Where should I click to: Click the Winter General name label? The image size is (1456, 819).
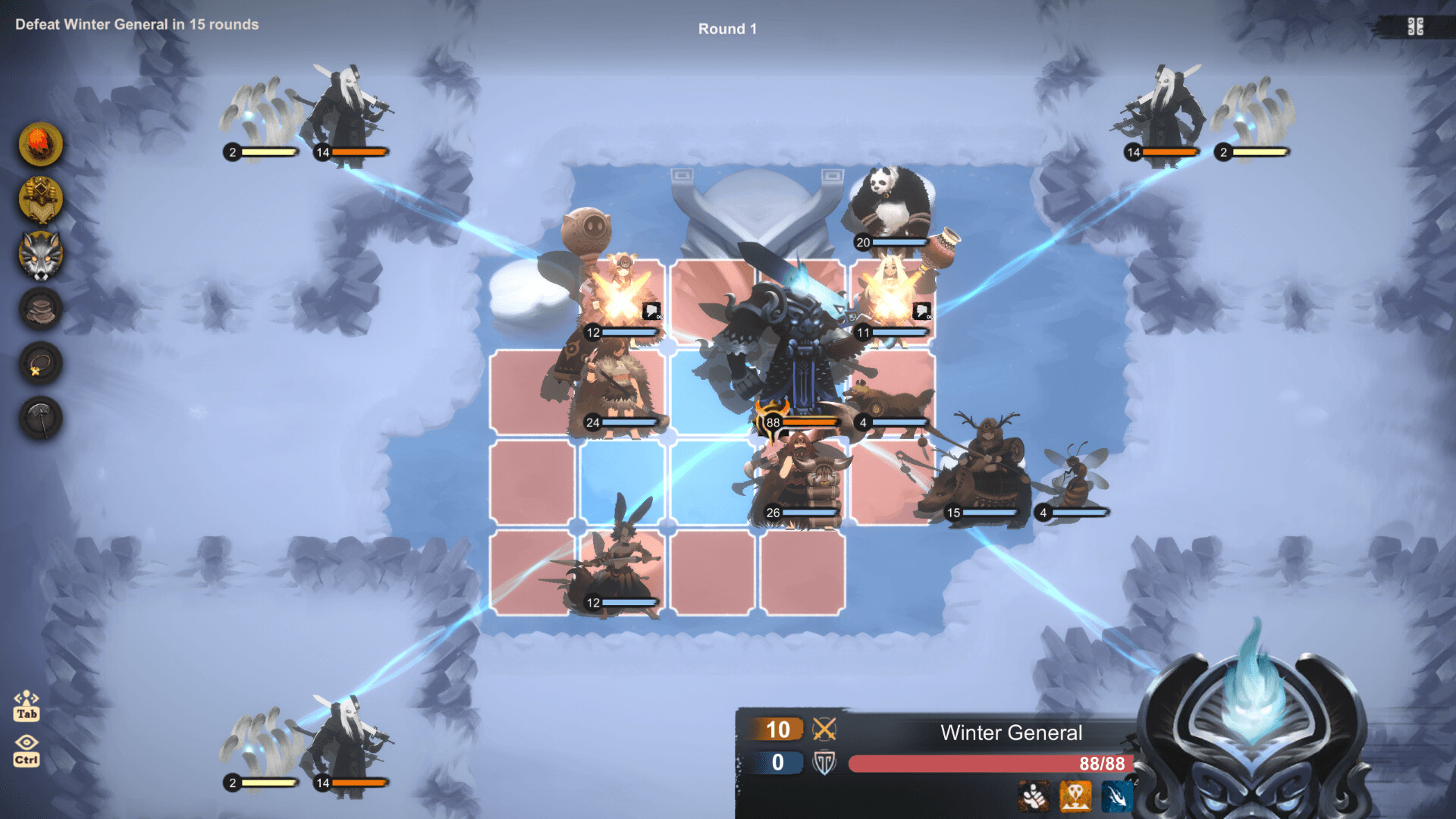pyautogui.click(x=1012, y=733)
